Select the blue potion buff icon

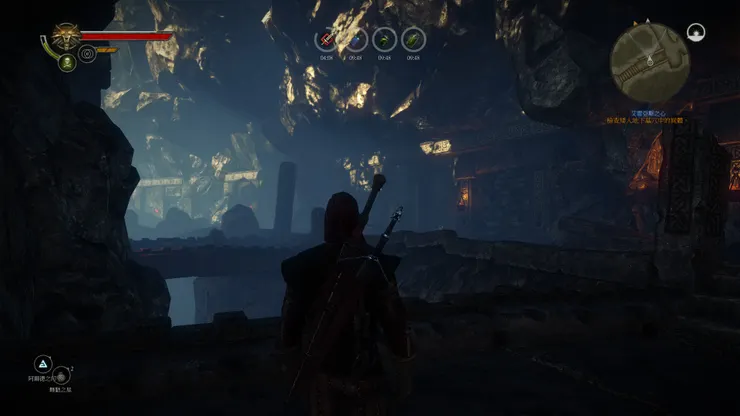(356, 39)
